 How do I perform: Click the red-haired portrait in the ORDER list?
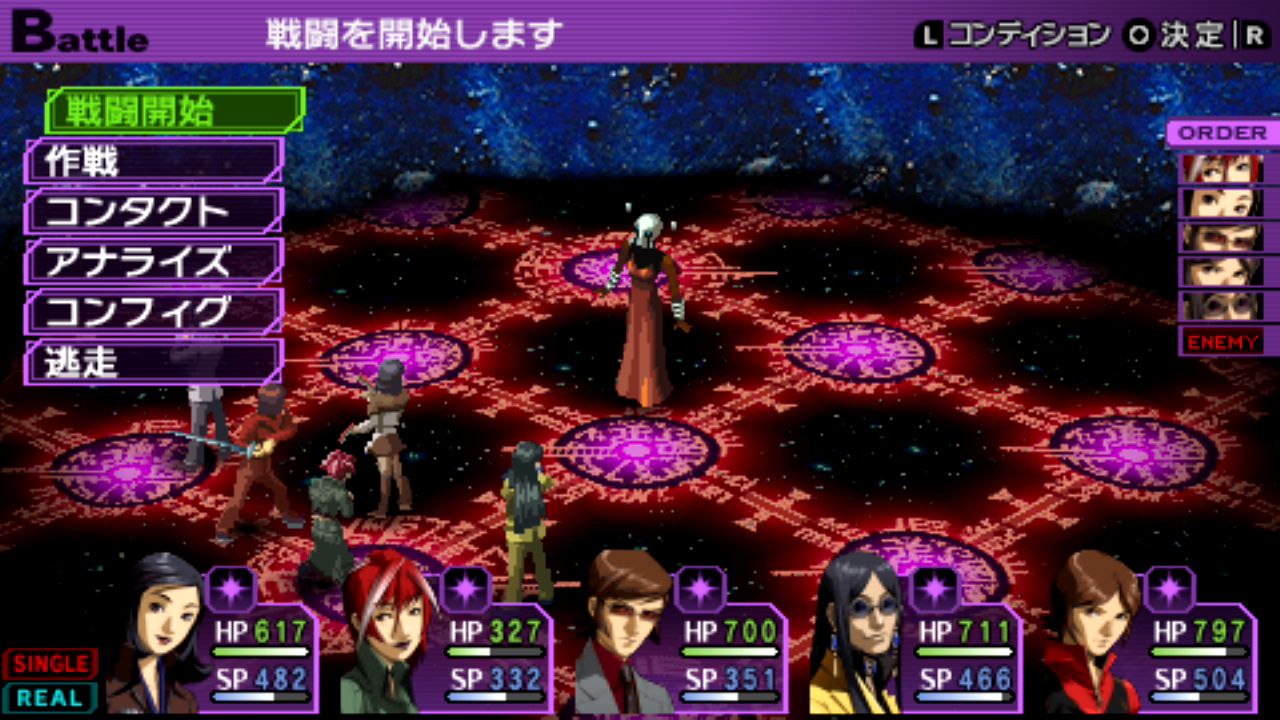(x=1222, y=168)
